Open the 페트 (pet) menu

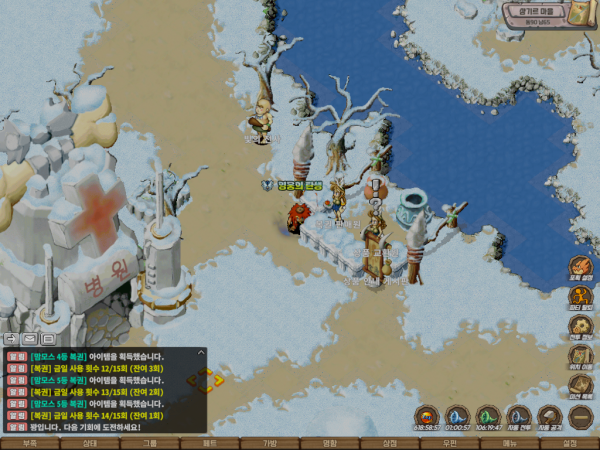pos(210,443)
